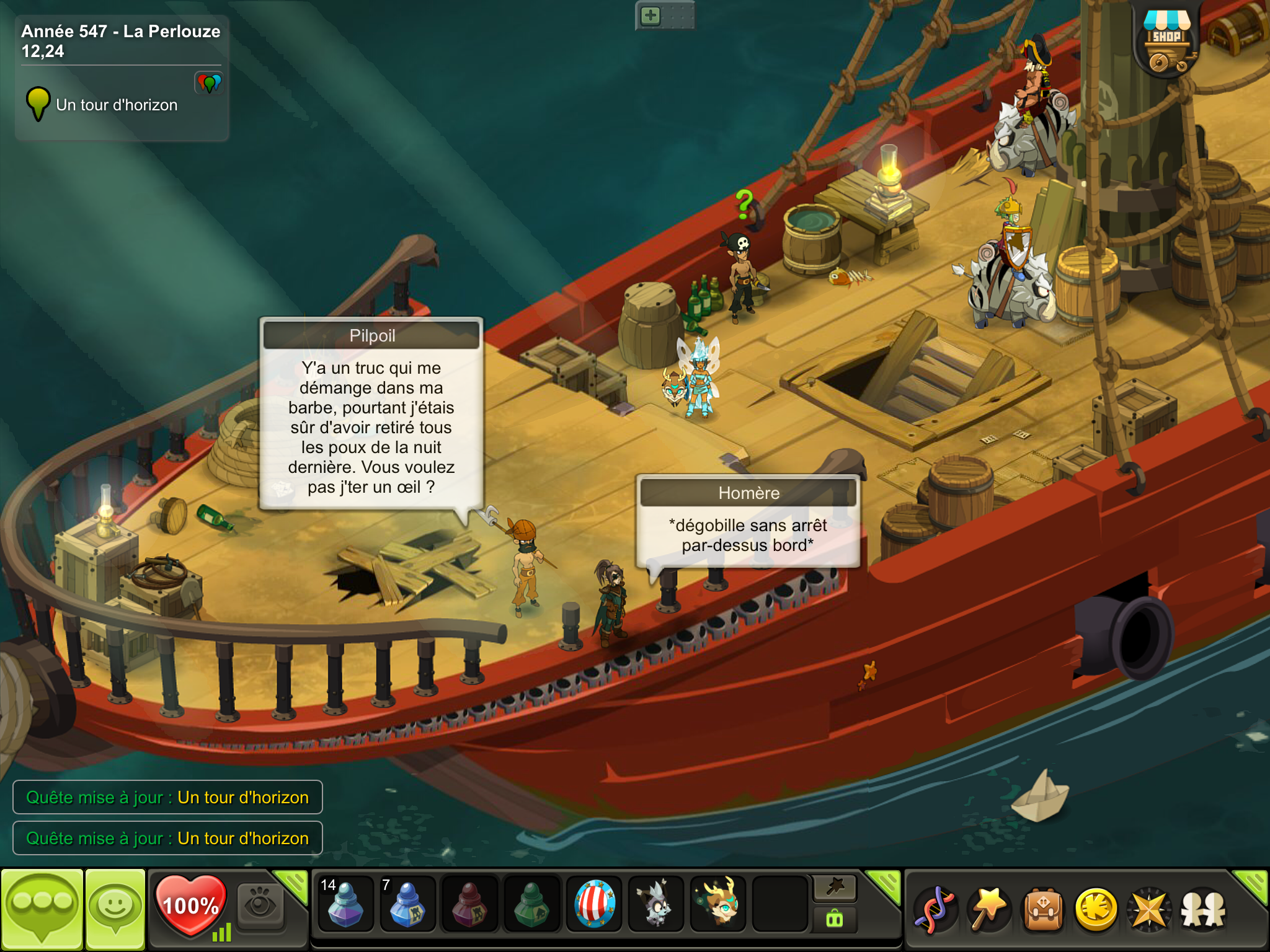
Task: Select the grey wolf pet slot
Action: (655, 904)
